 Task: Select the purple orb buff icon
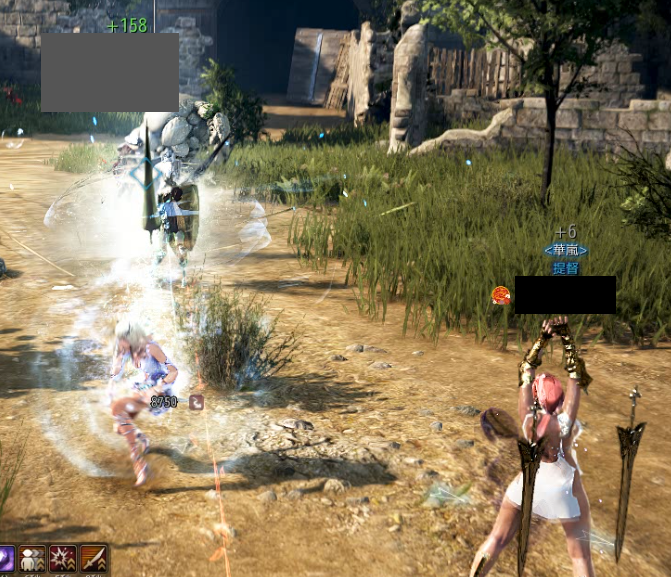click(x=6, y=559)
